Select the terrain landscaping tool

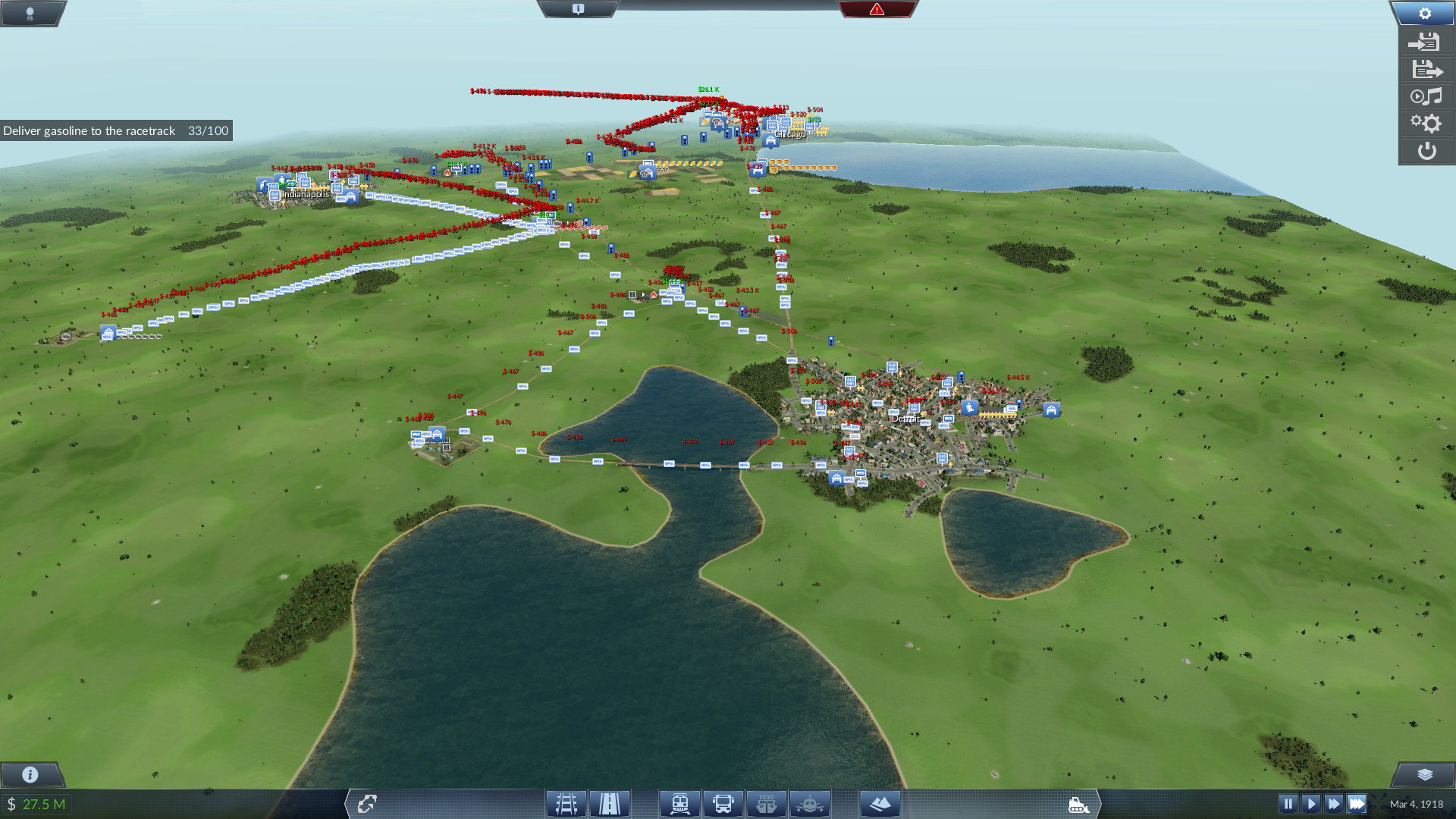pos(880,804)
